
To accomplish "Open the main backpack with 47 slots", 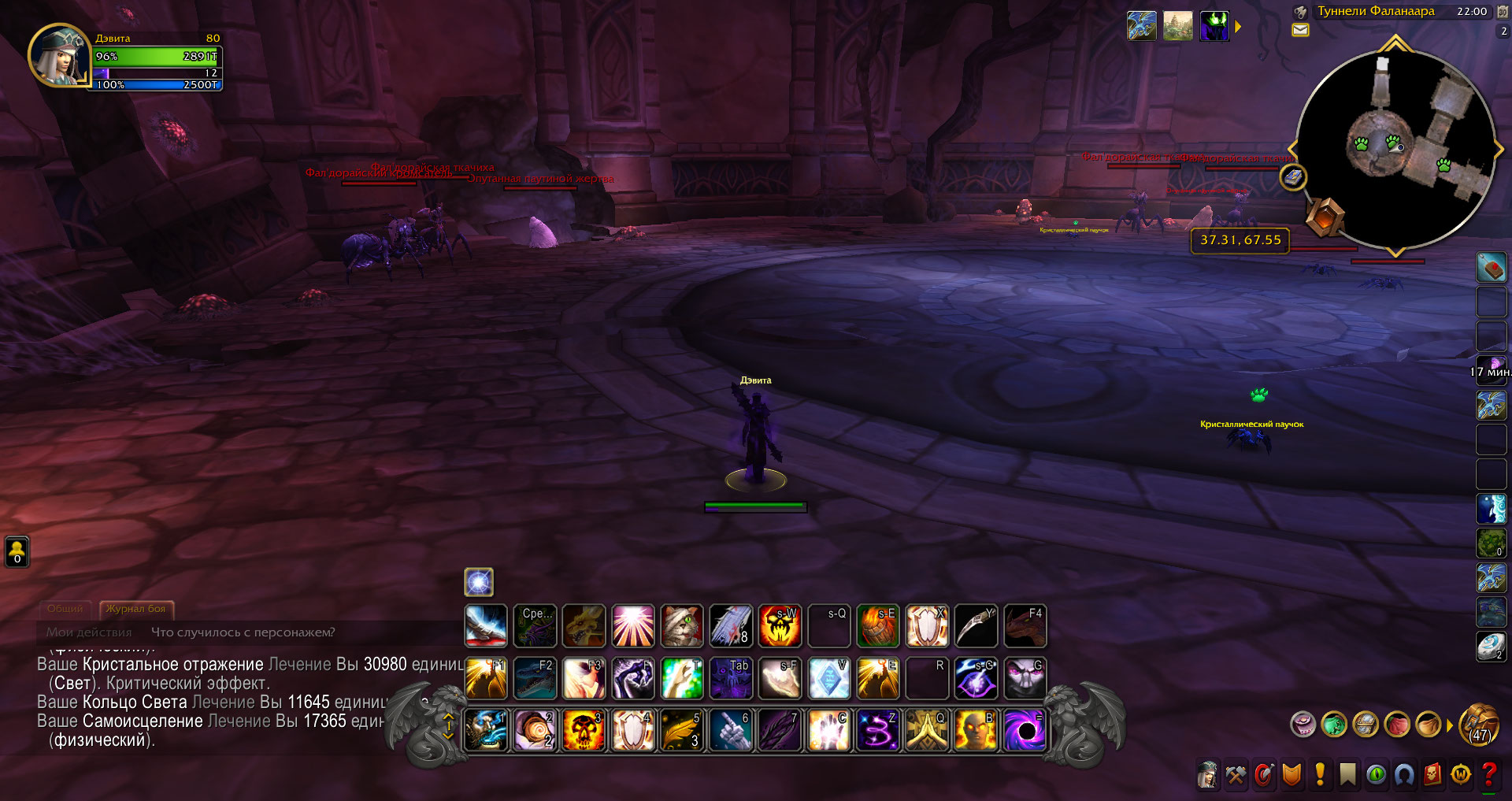I will 1480,725.
